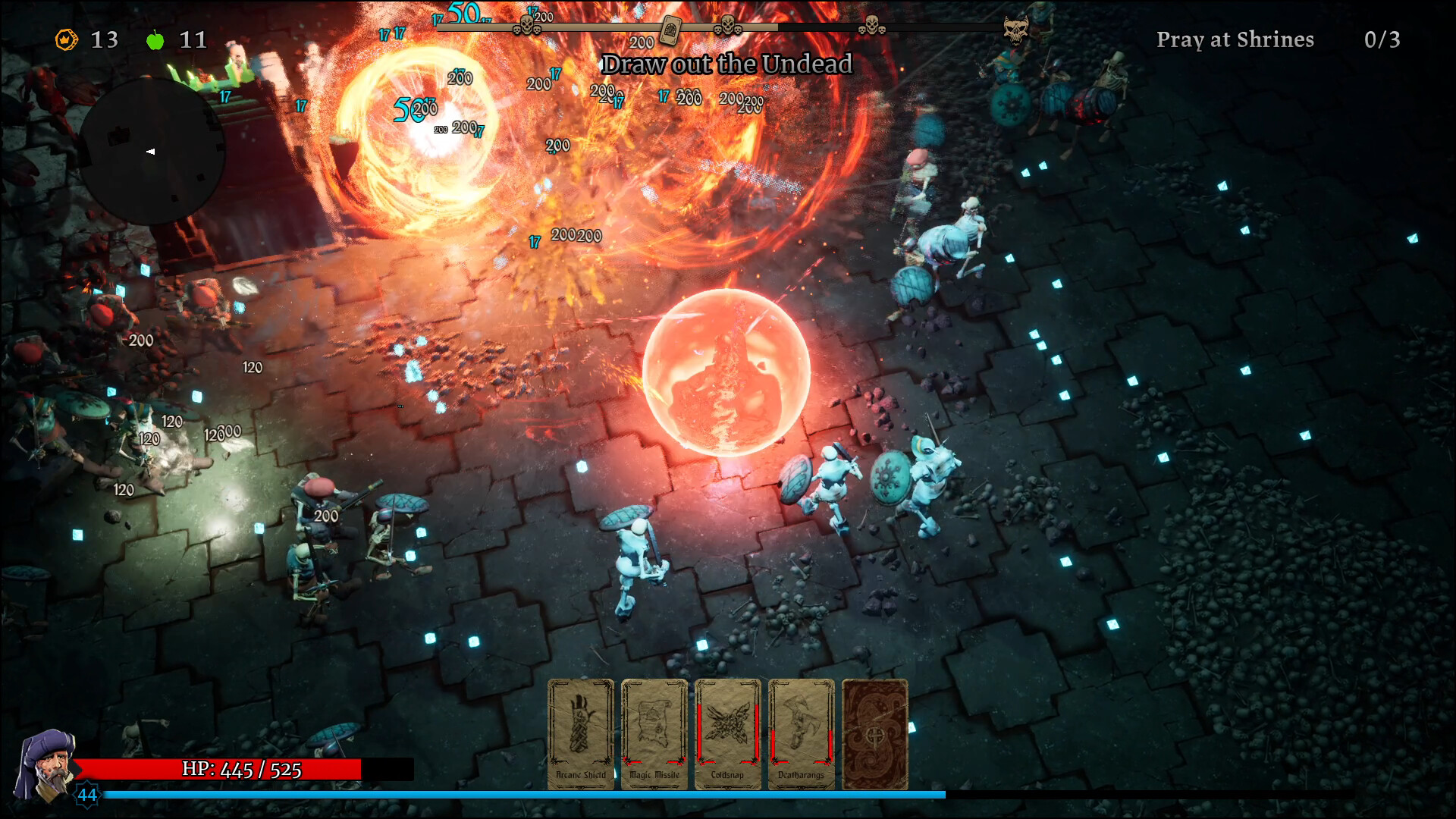Cast the Coldsnap spell card
This screenshot has height=819, width=1456.
click(727, 732)
